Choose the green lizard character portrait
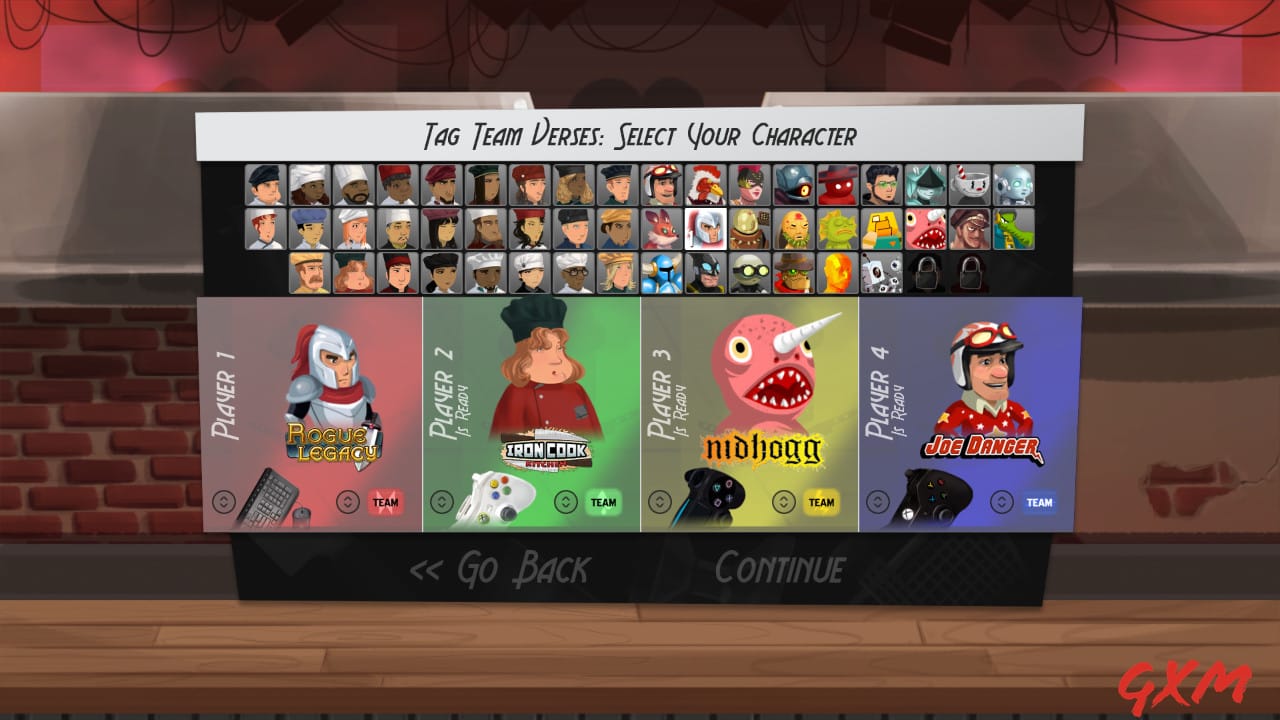Screen dimensions: 1280x720 (x=1013, y=230)
